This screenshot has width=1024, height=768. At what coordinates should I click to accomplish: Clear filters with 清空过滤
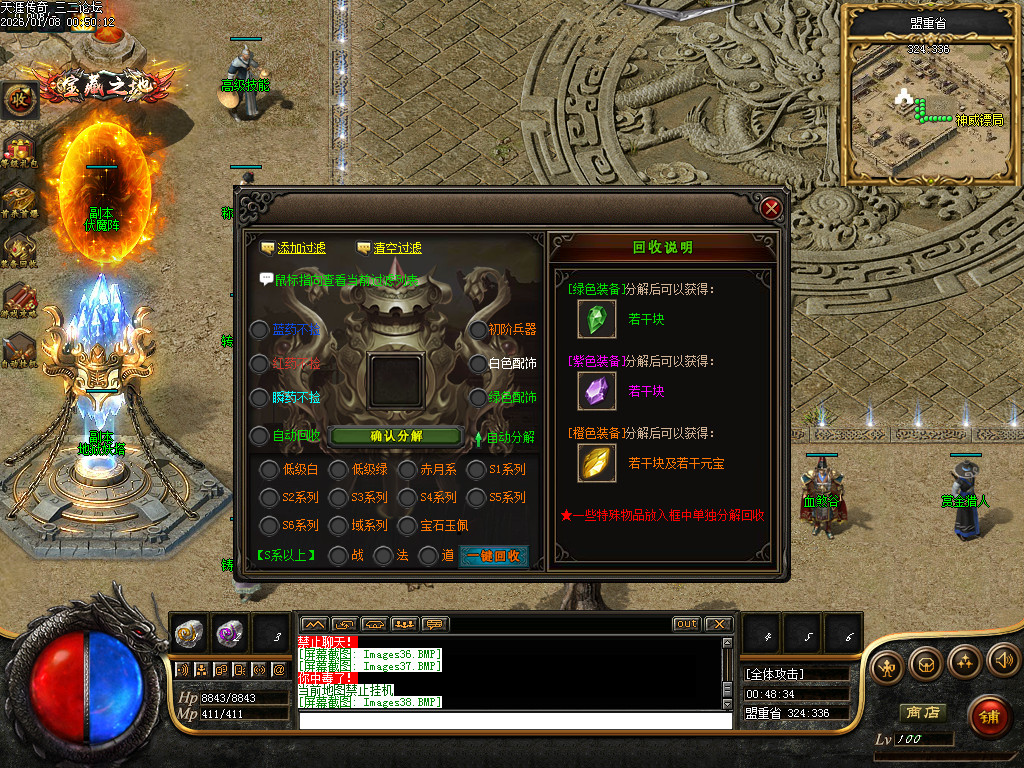point(397,248)
